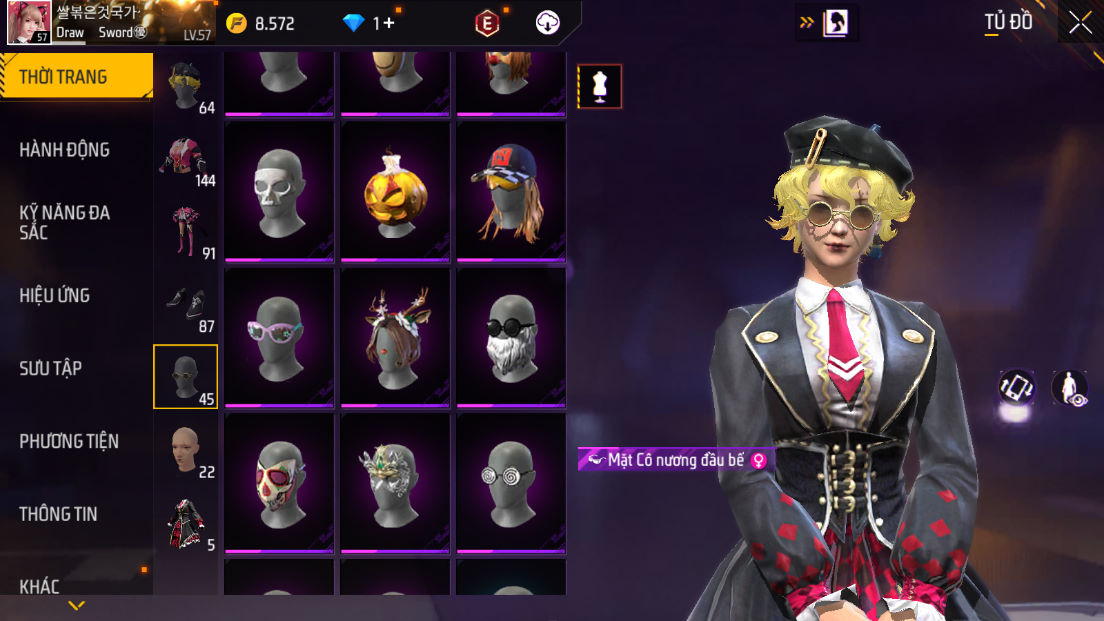Open the PHƯƠNG TIỆN tab
The width and height of the screenshot is (1104, 621).
(69, 441)
